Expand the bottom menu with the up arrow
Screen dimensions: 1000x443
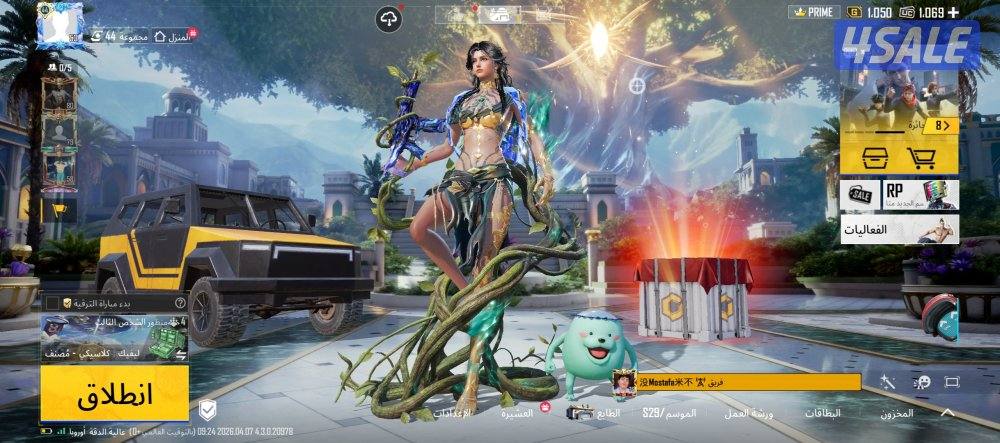(947, 412)
